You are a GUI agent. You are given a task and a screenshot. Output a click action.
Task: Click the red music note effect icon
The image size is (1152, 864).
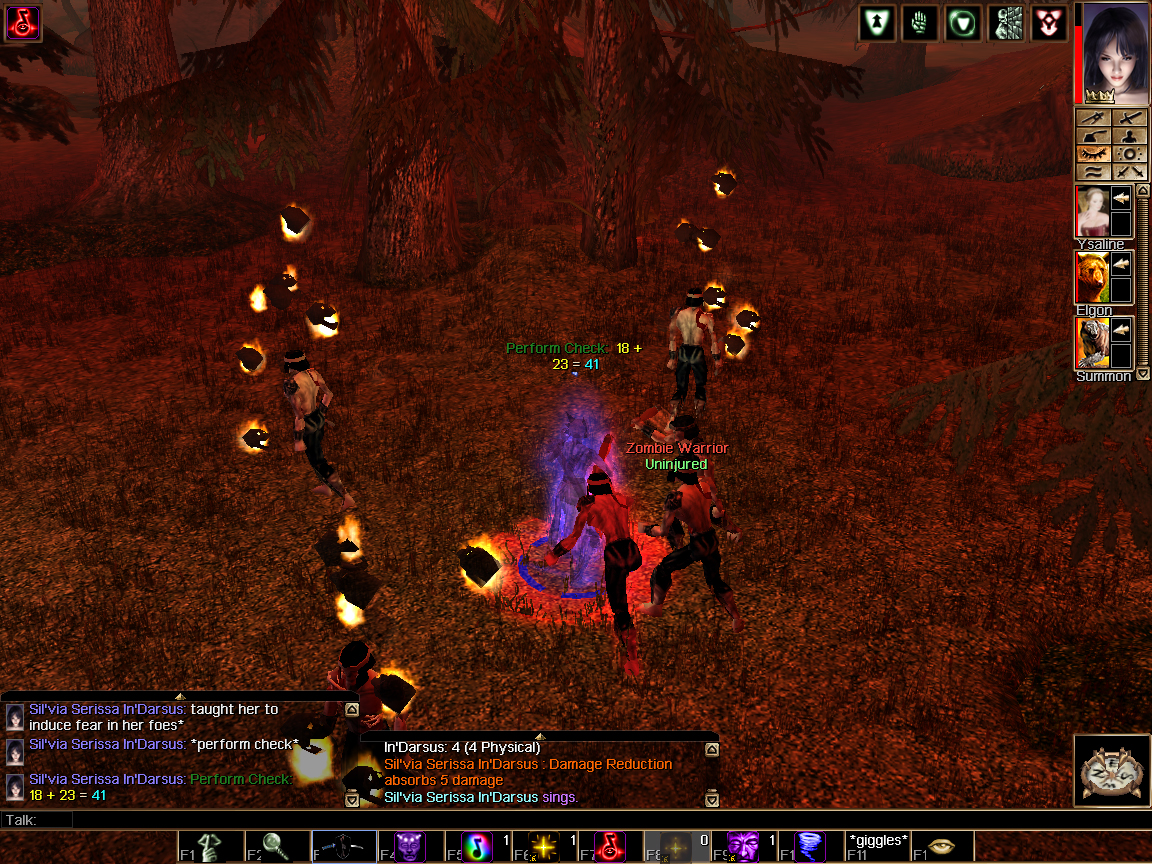pyautogui.click(x=22, y=22)
